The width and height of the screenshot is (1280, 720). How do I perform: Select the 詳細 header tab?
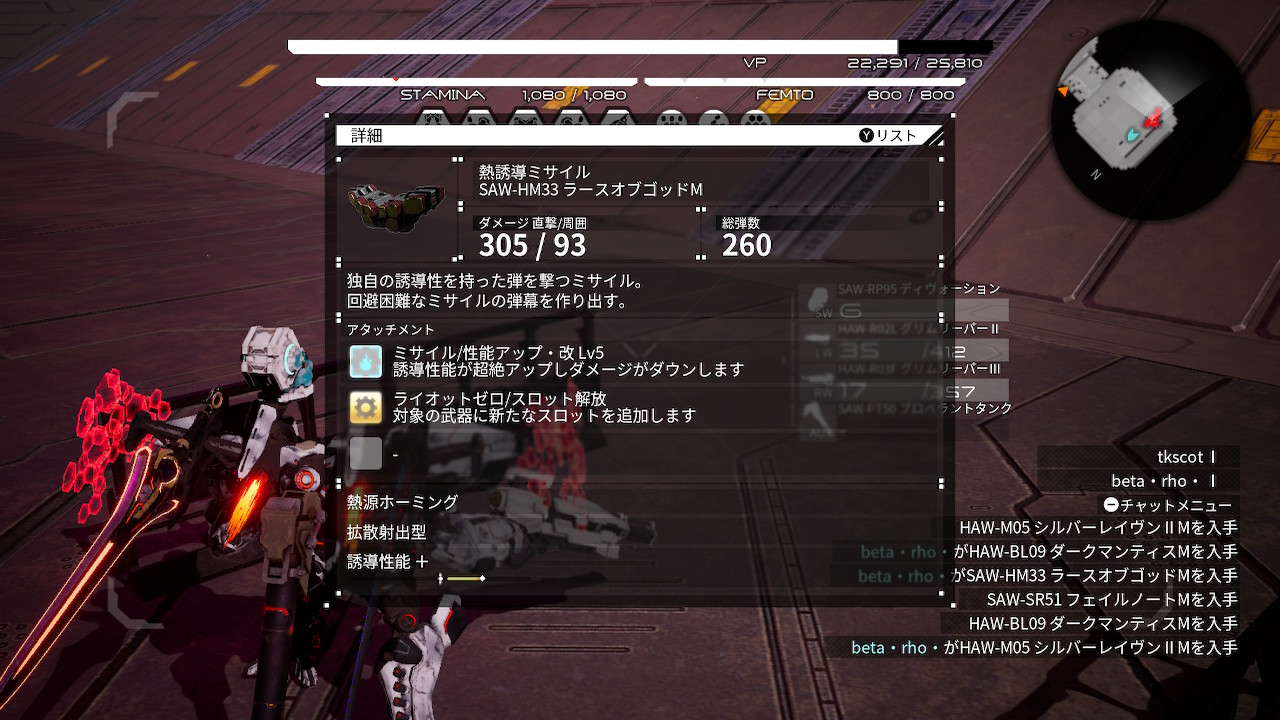pyautogui.click(x=365, y=137)
